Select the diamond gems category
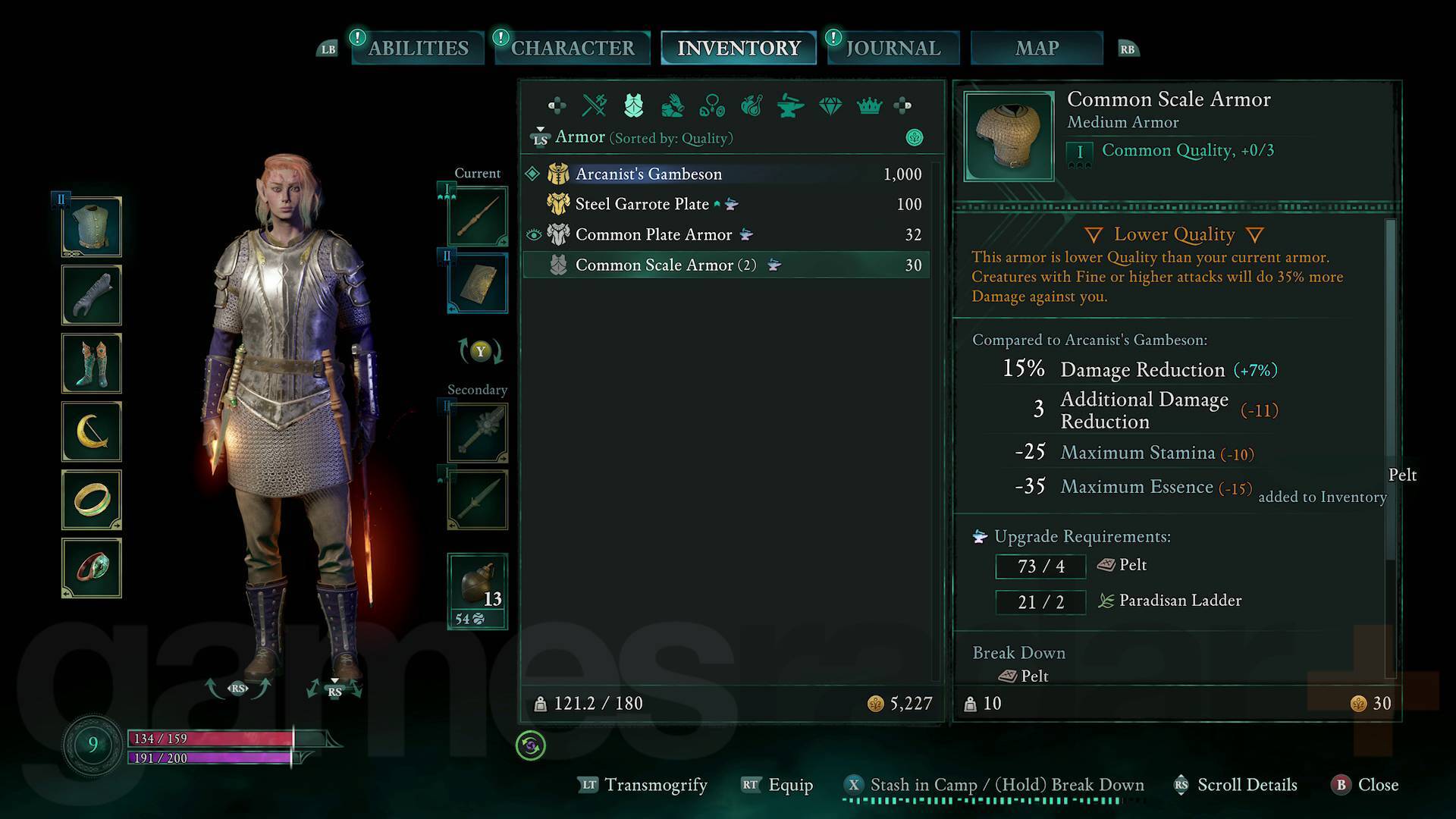Viewport: 1456px width, 819px height. pos(830,105)
